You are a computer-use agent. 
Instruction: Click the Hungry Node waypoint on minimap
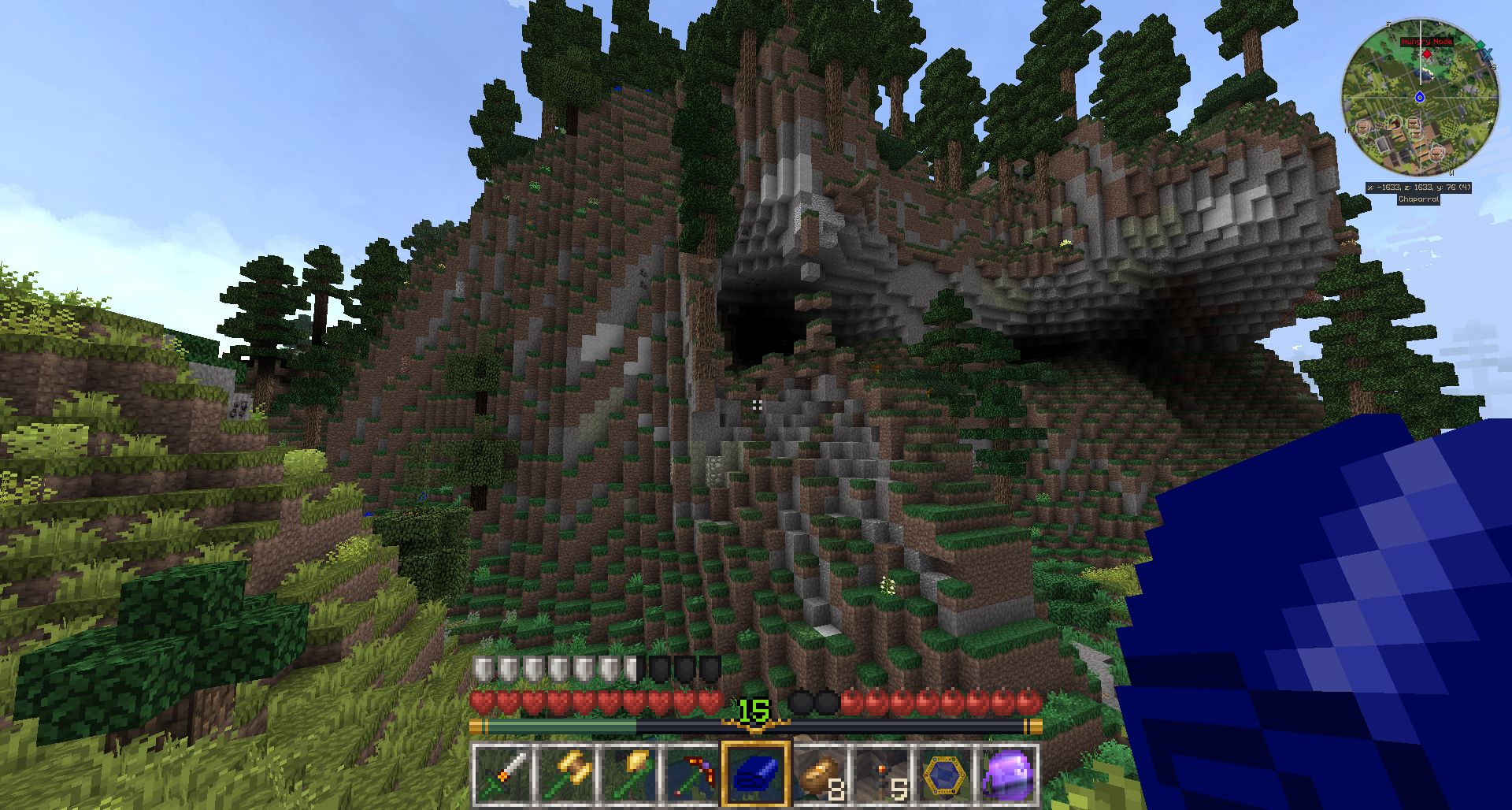tap(1427, 54)
